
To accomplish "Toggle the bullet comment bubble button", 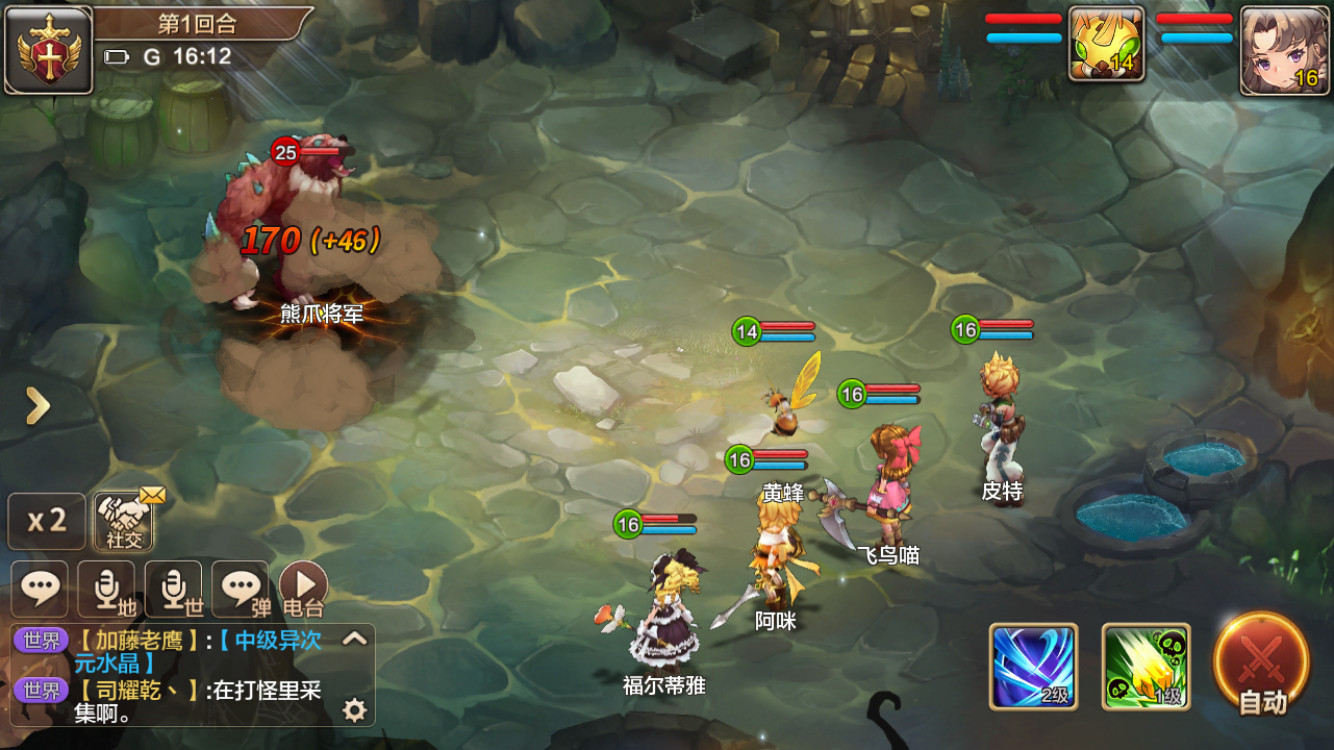I will tap(240, 588).
